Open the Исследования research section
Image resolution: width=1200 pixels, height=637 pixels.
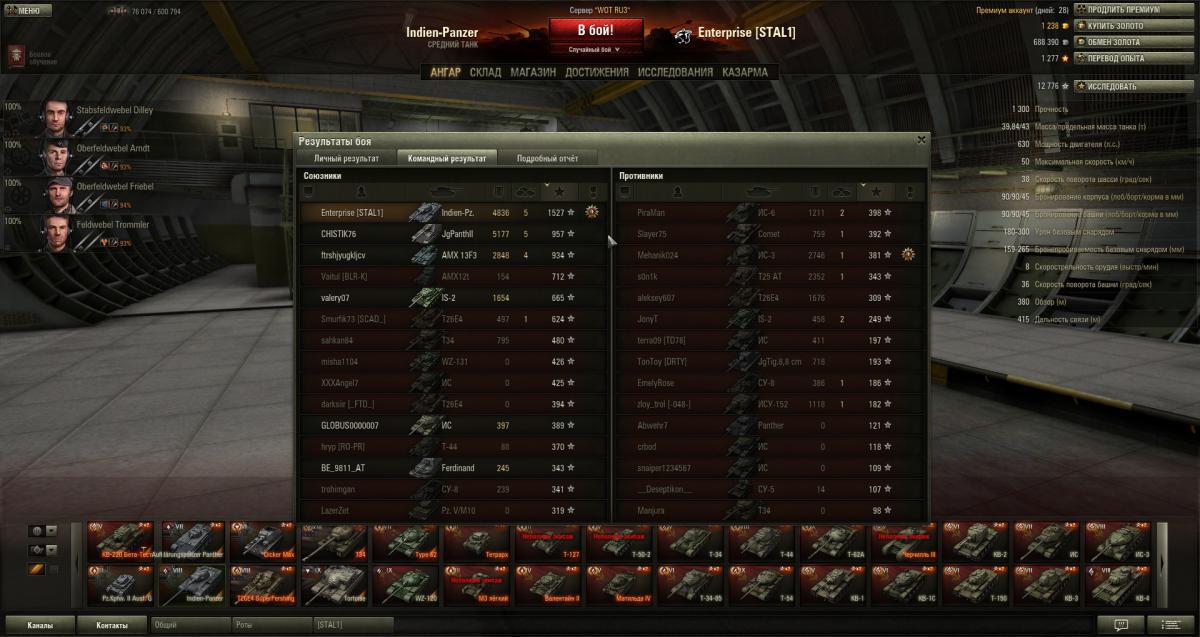coord(676,72)
